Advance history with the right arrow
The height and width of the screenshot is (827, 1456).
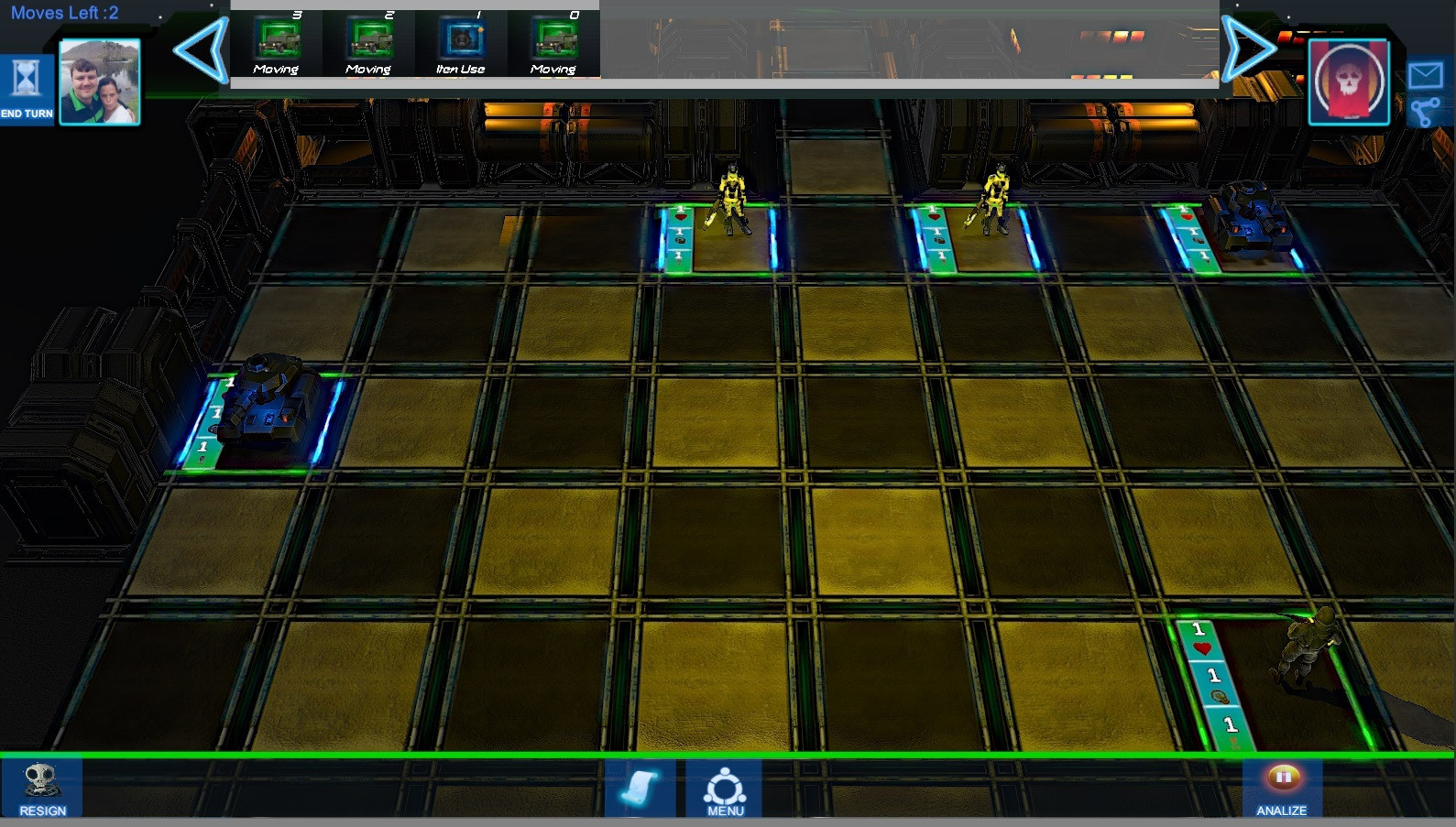coord(1249,49)
